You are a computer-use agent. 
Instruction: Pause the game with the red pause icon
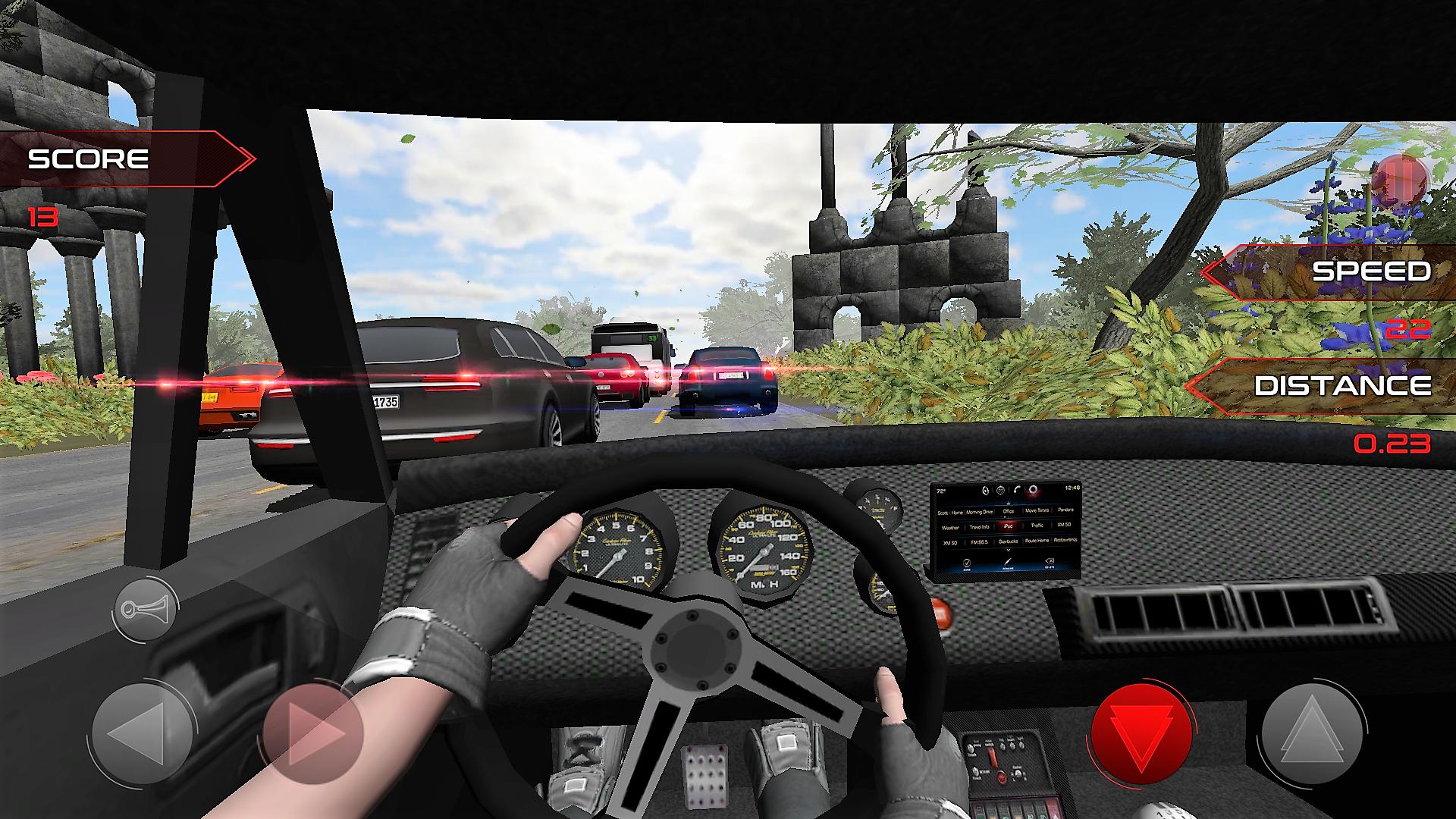coord(1401,179)
